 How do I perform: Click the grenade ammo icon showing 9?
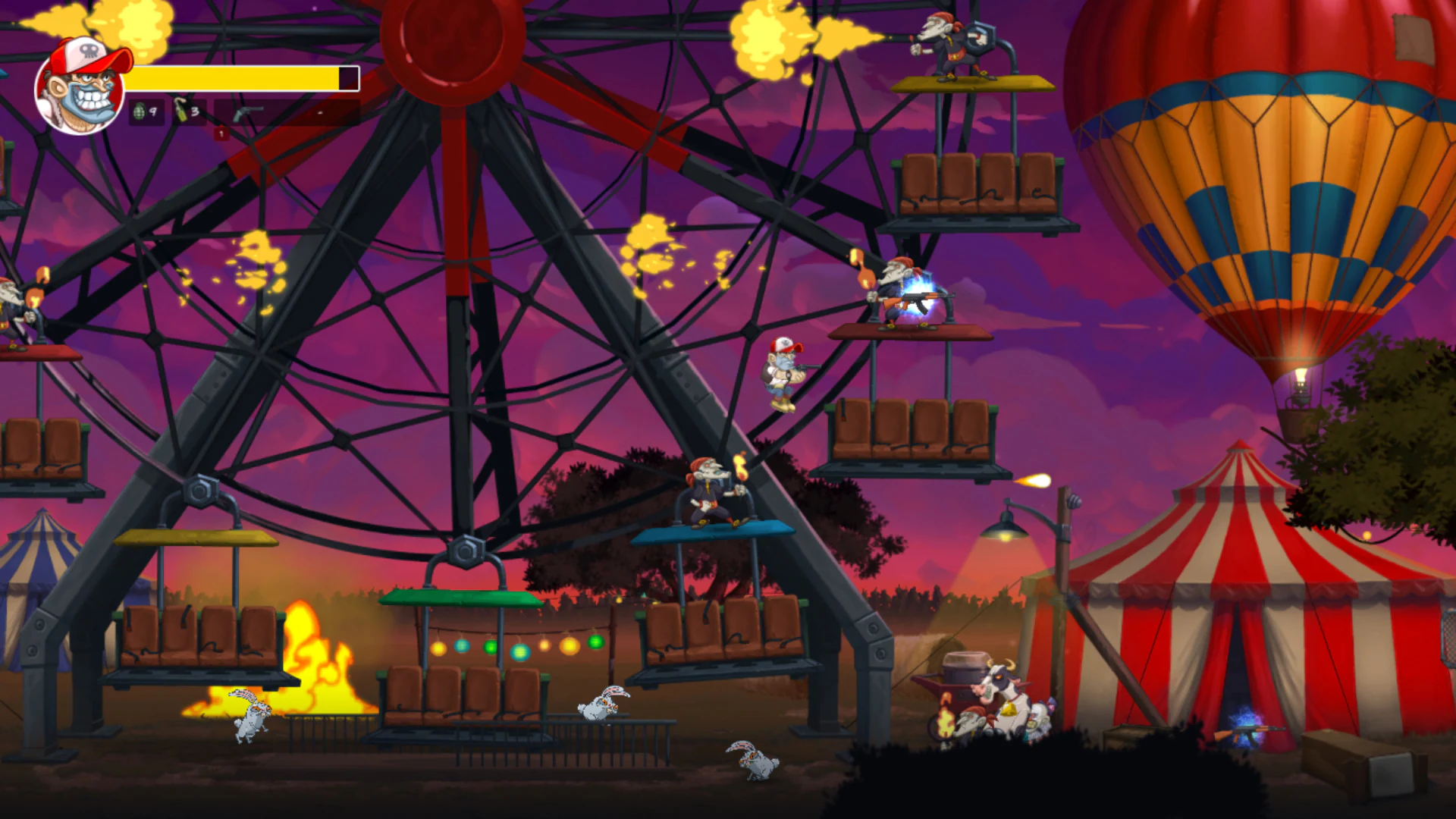pos(140,111)
